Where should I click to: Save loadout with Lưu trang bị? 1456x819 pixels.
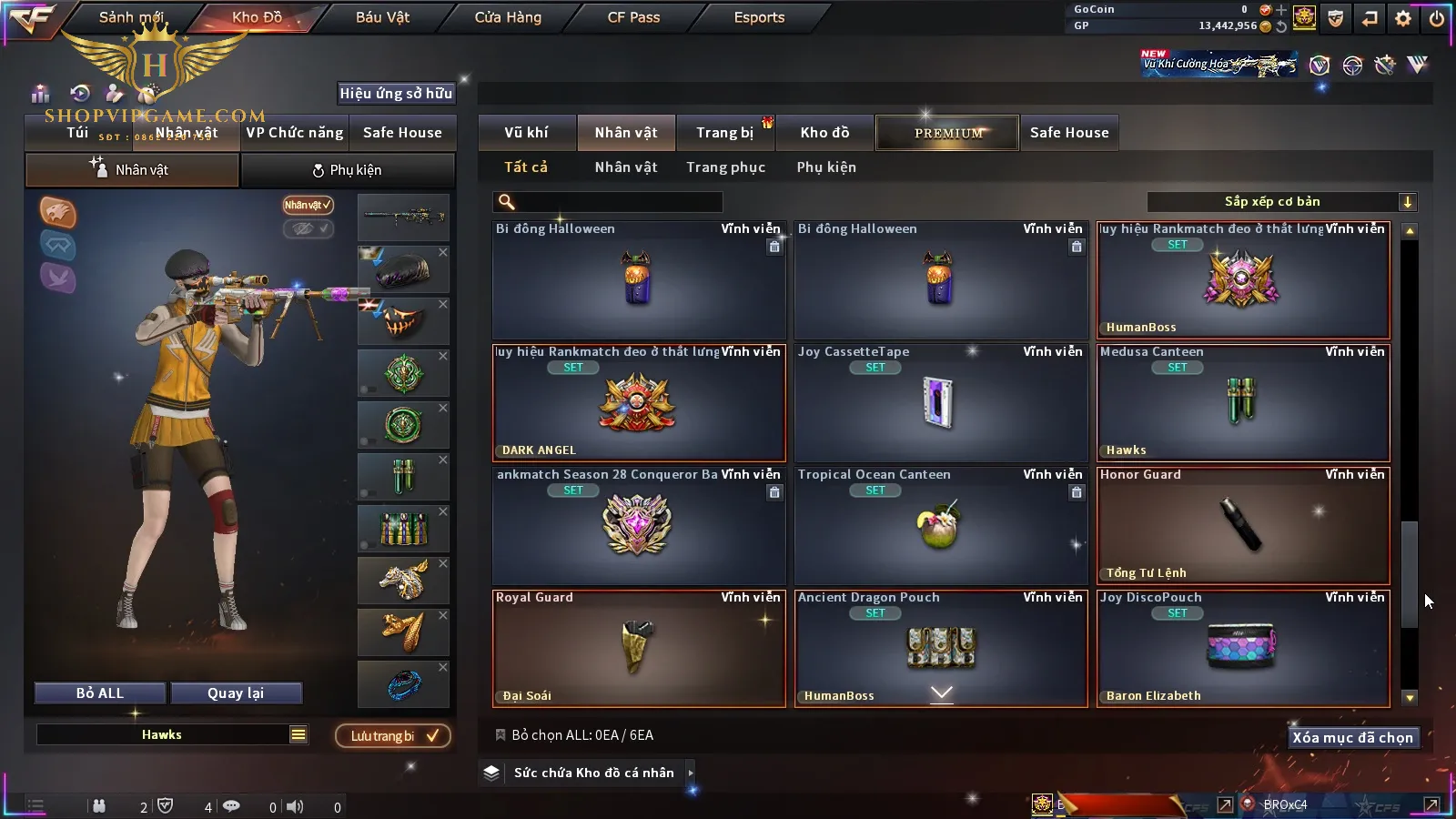coord(393,736)
